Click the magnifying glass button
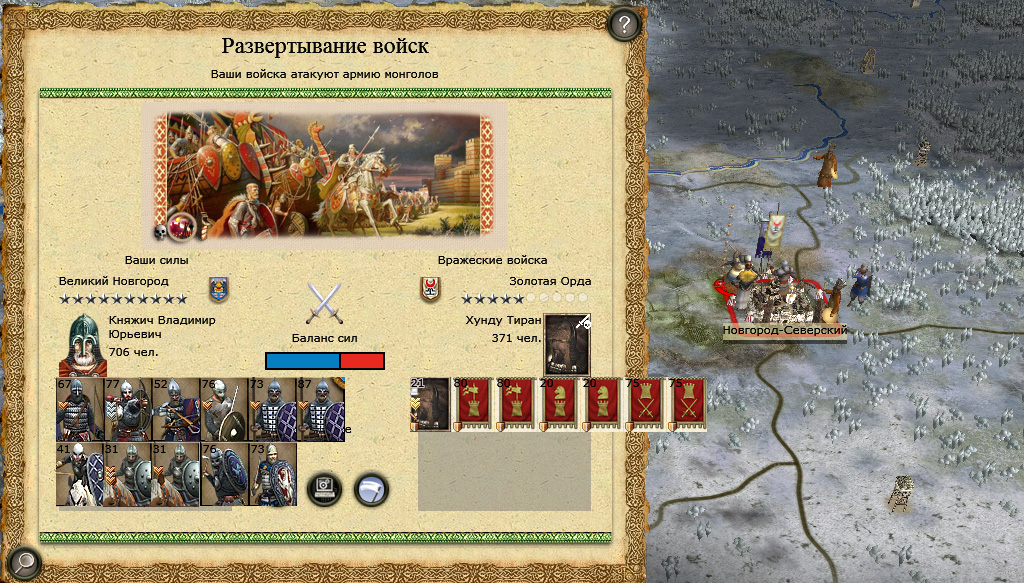 22,563
